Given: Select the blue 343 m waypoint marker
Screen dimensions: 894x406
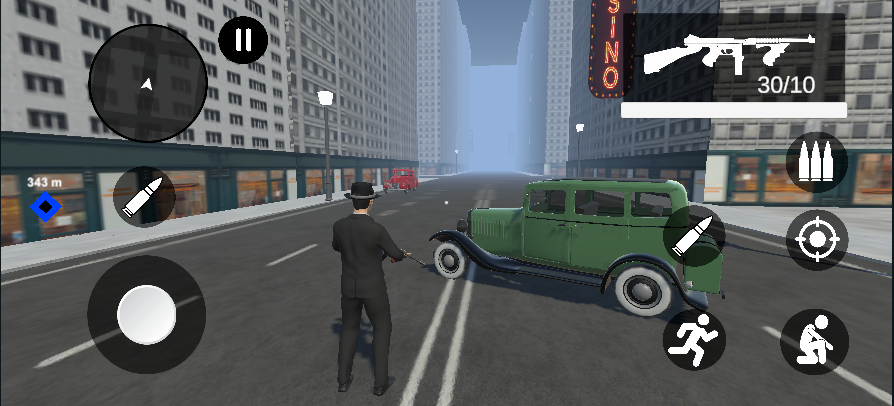Looking at the screenshot, I should [46, 207].
